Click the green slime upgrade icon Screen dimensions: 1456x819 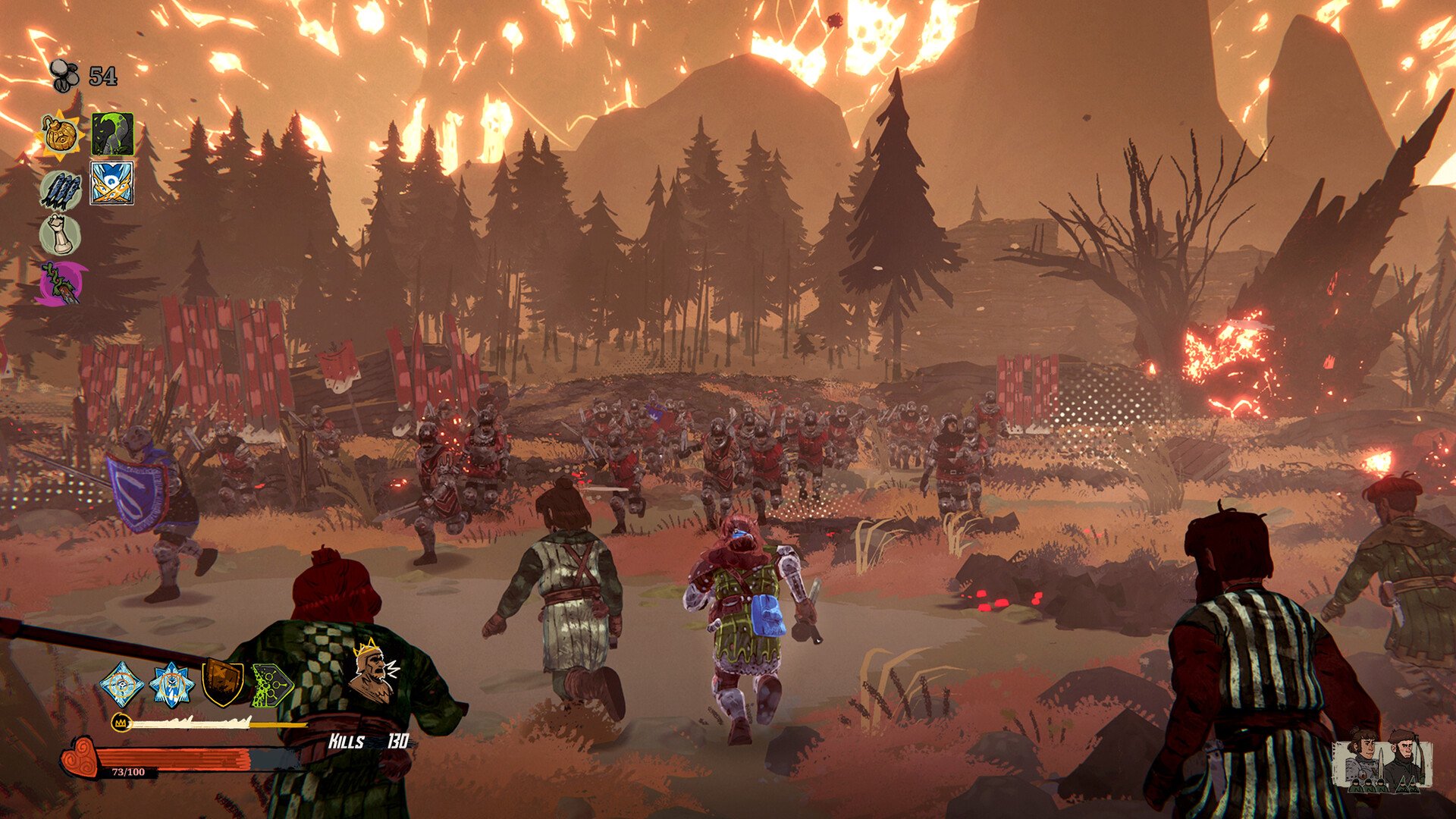pos(112,134)
